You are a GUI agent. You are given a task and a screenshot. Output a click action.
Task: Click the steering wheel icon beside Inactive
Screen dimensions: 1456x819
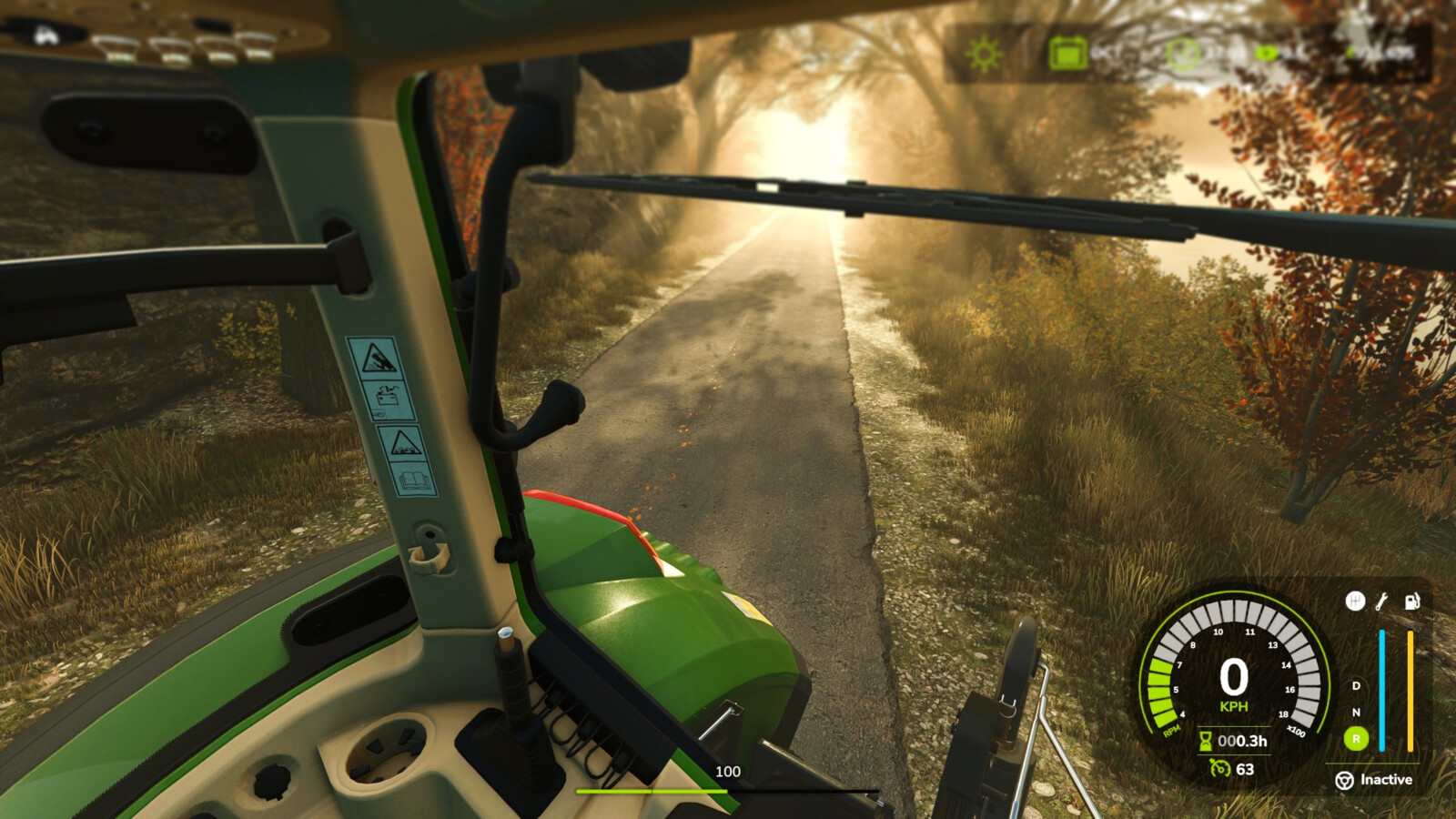[x=1345, y=780]
